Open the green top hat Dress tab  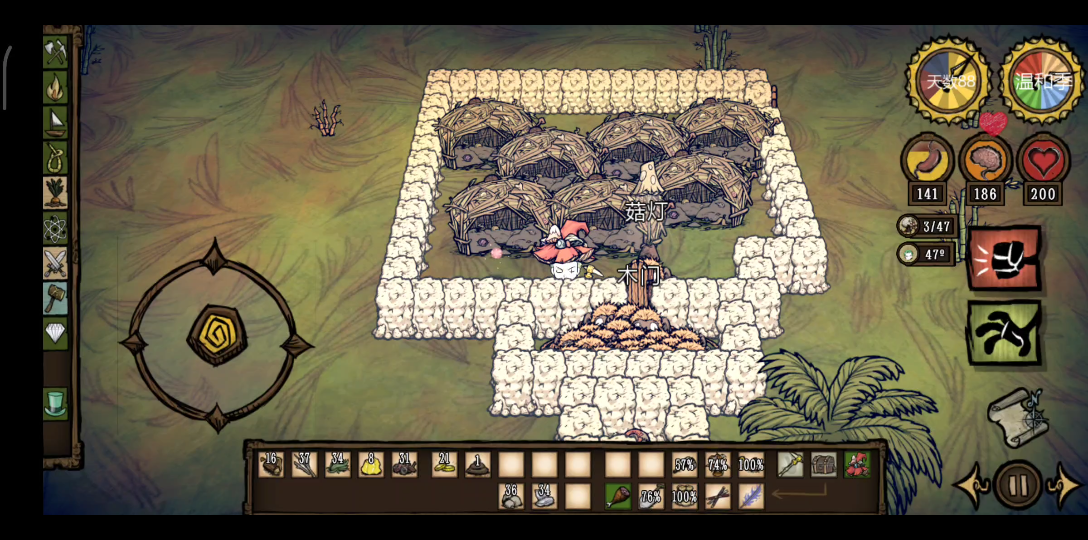click(x=55, y=403)
